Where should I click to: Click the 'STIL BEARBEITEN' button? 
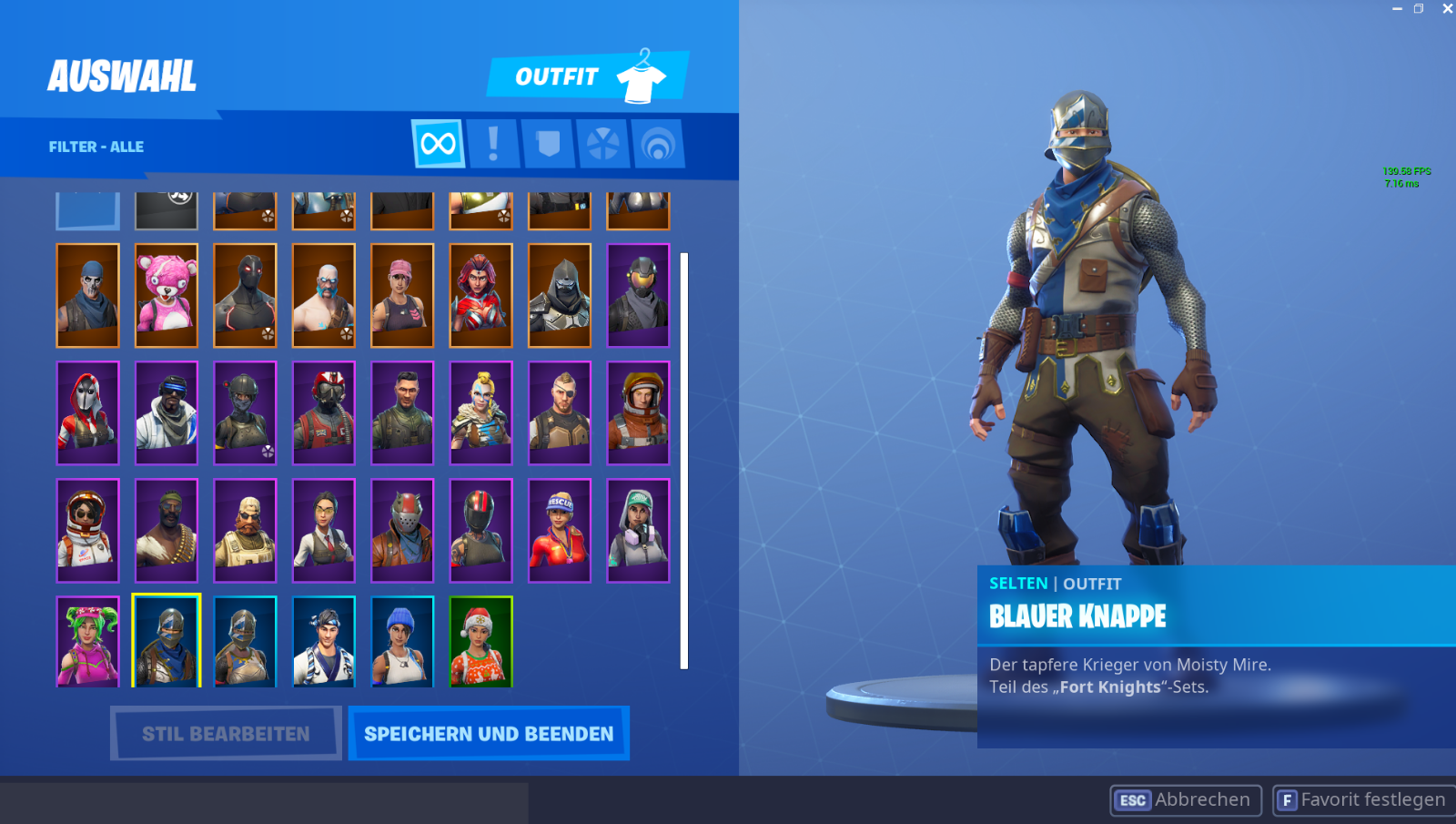[225, 733]
